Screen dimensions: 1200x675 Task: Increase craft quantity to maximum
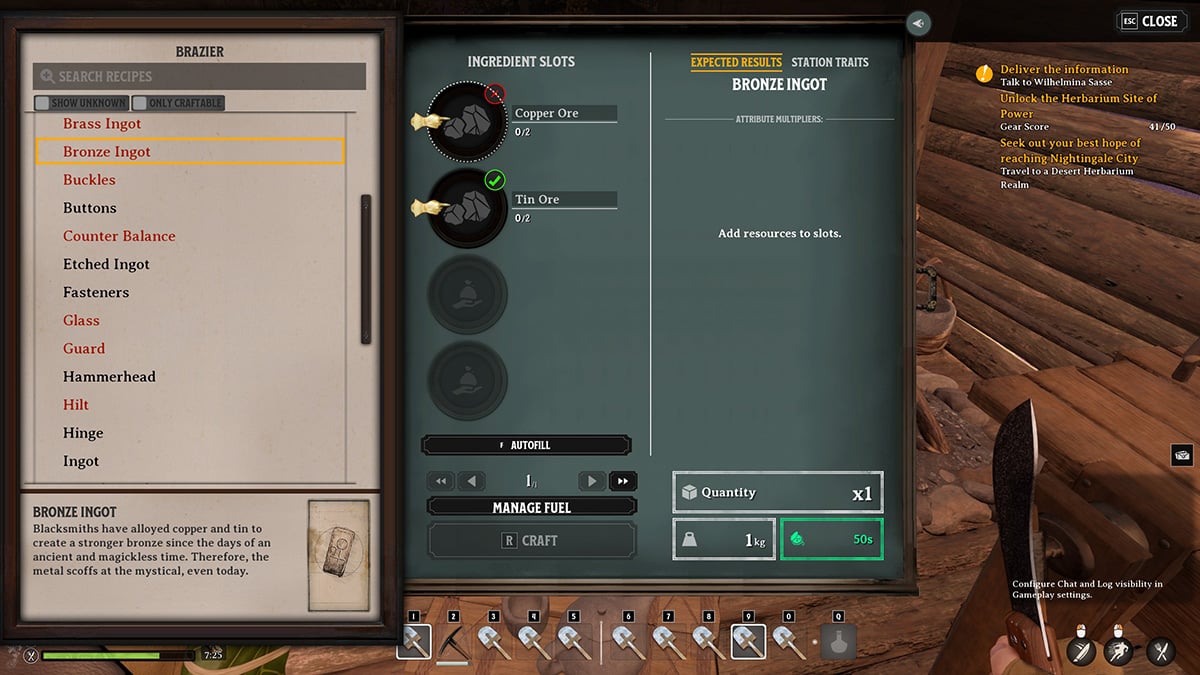(622, 481)
